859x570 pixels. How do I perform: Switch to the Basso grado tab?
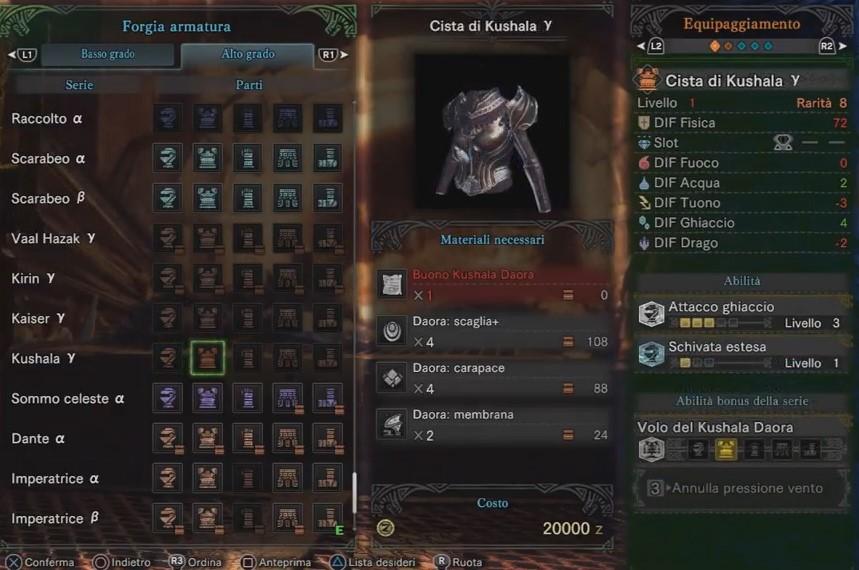tap(107, 54)
